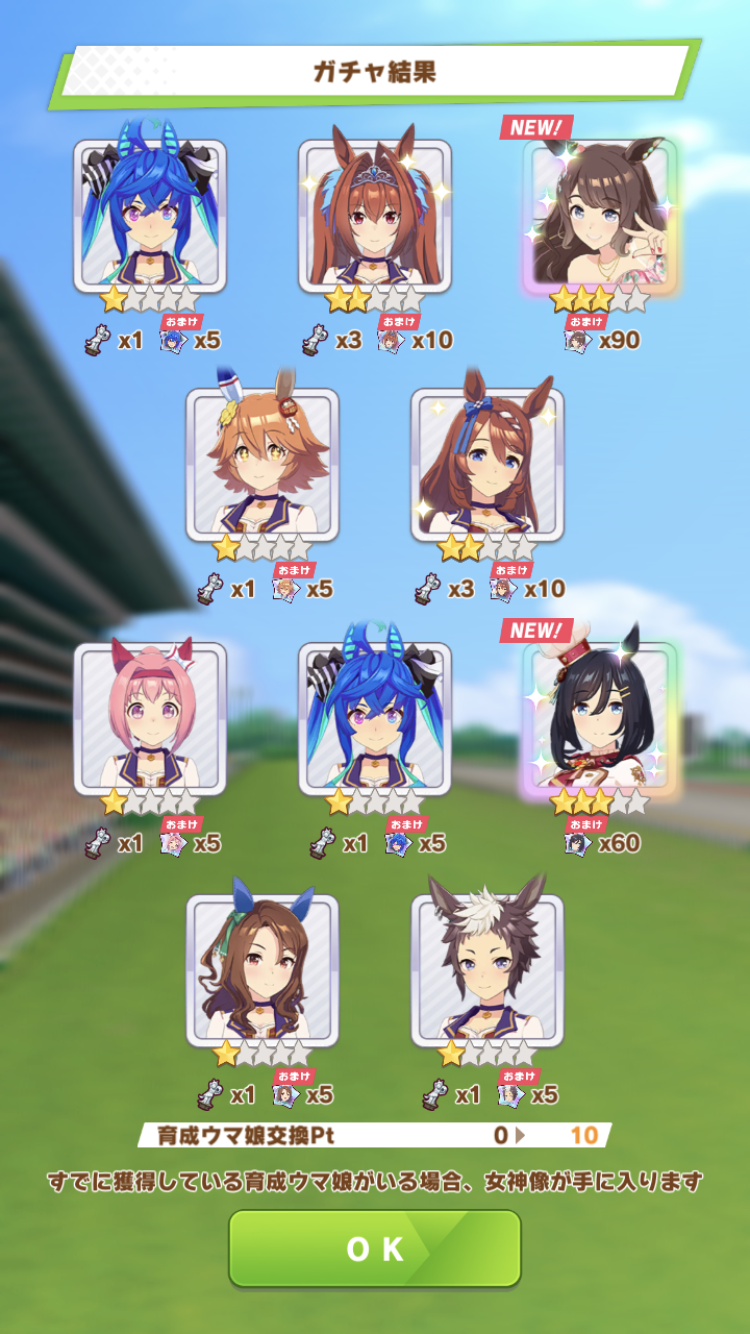Viewport: 750px width, 1334px height.
Task: Select the wavy brown-haired blue-eared card
Action: coord(262,970)
